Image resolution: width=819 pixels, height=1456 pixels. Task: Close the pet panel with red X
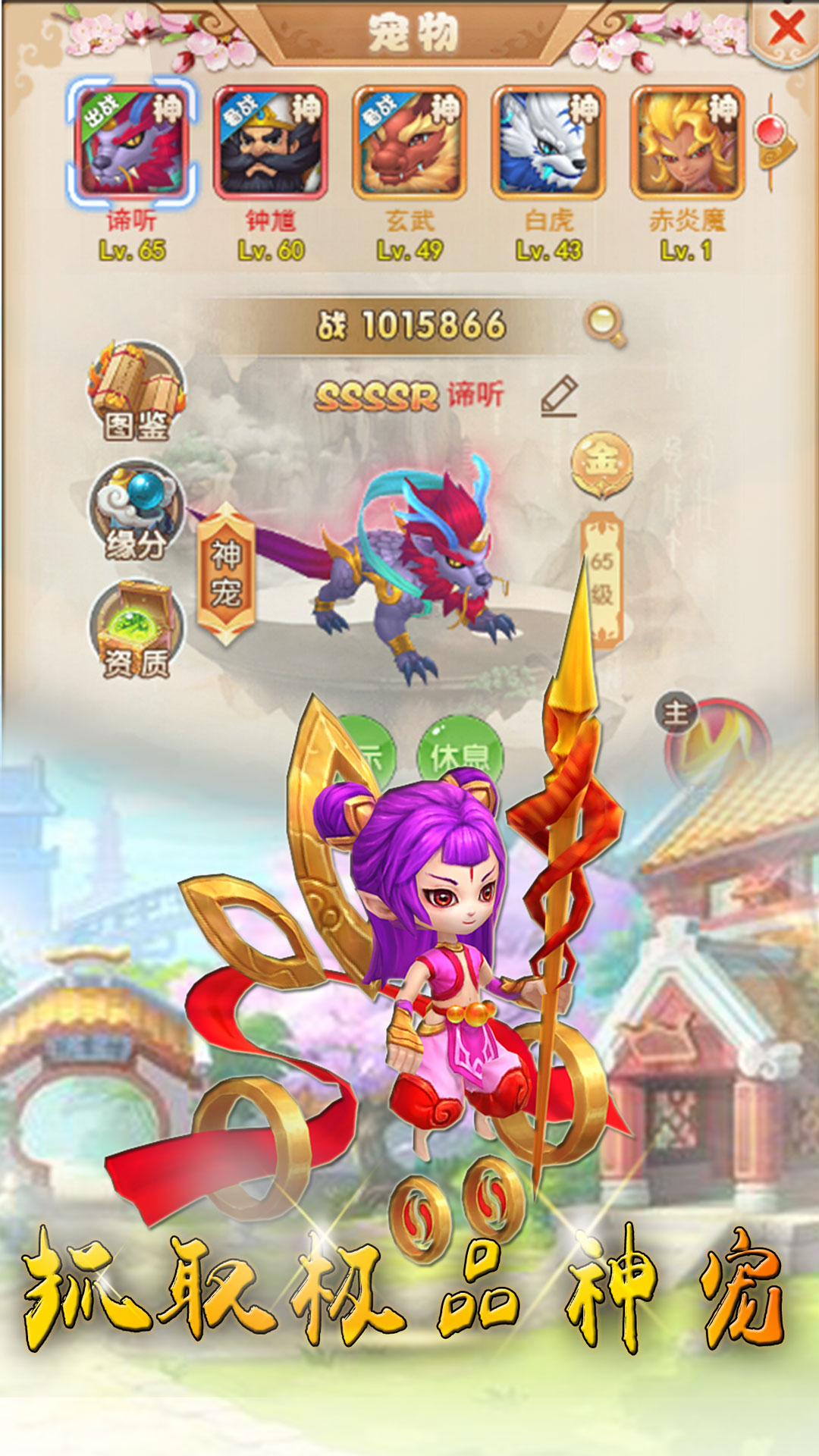coord(786,30)
